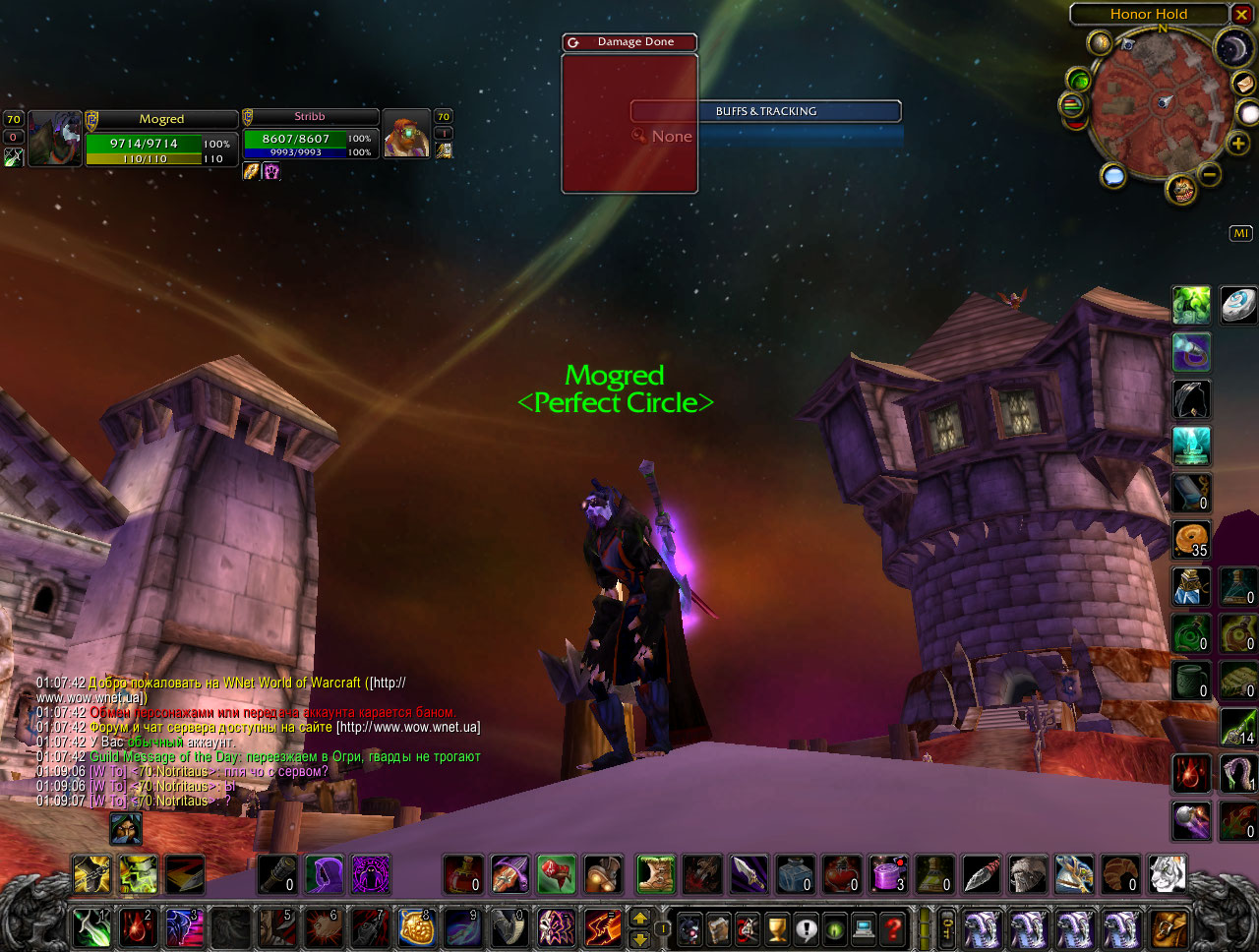Open the red question mark help button

pos(893,928)
